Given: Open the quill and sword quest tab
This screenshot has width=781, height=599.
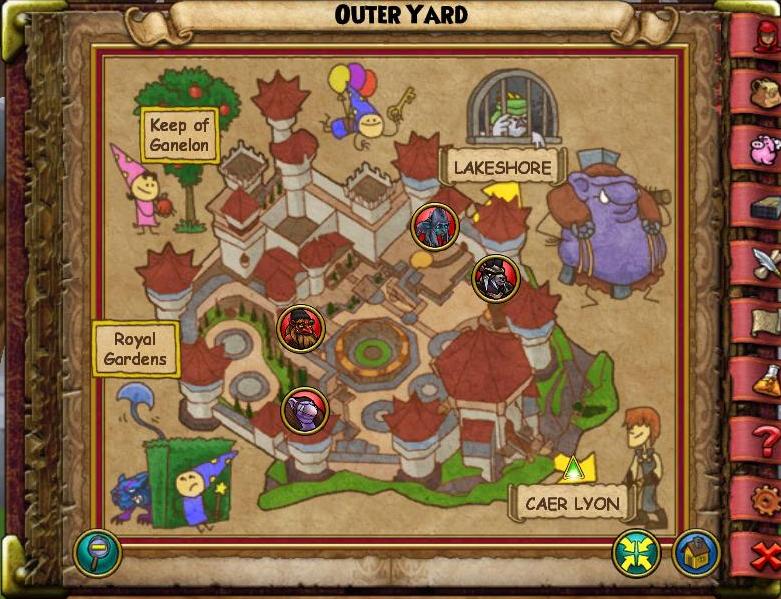Looking at the screenshot, I should coord(762,264).
